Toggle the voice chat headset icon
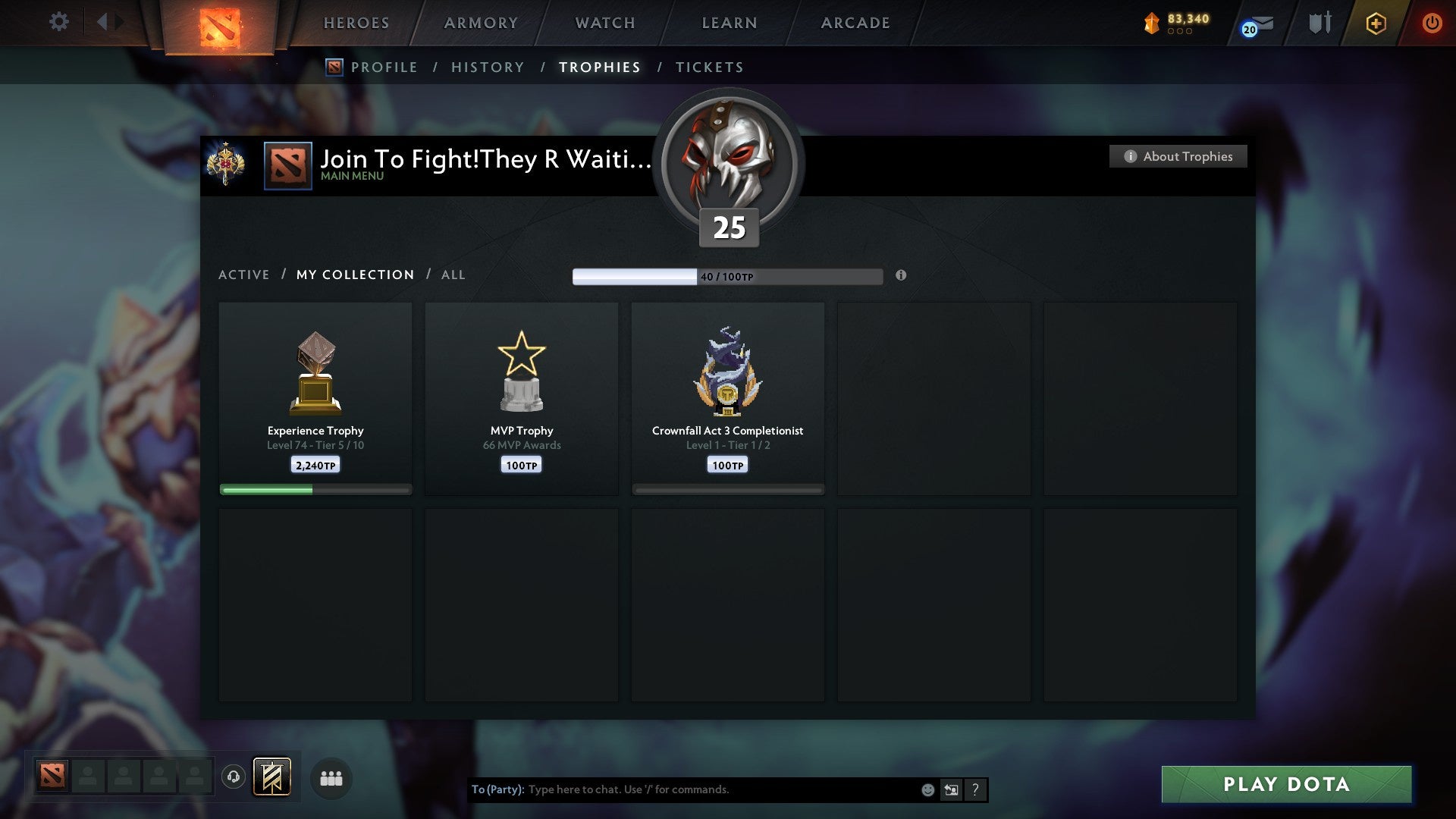Viewport: 1456px width, 819px height. tap(234, 778)
